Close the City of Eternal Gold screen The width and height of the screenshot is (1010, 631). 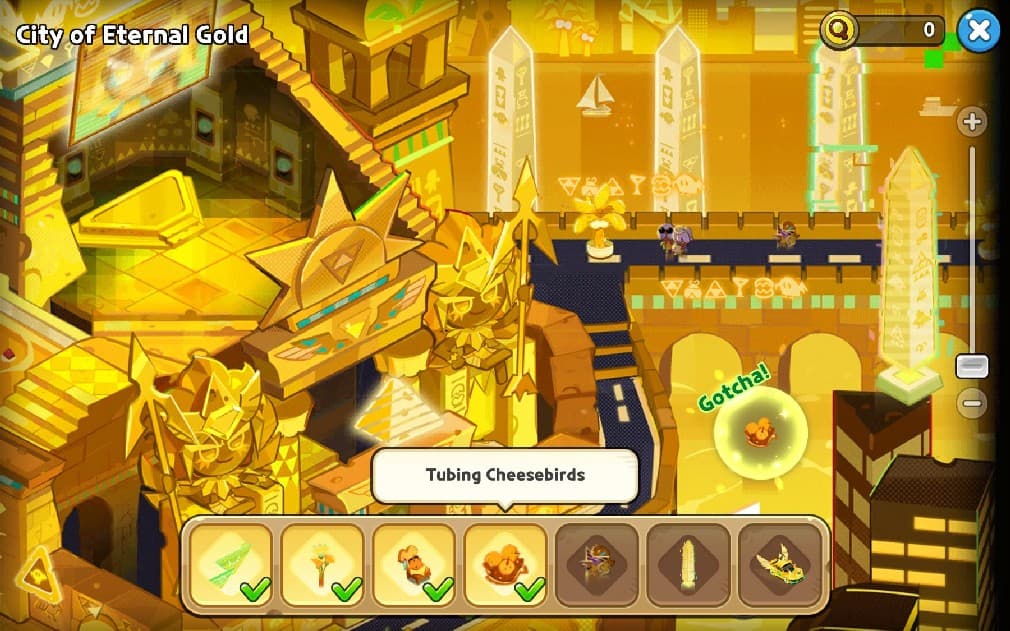pyautogui.click(x=978, y=31)
